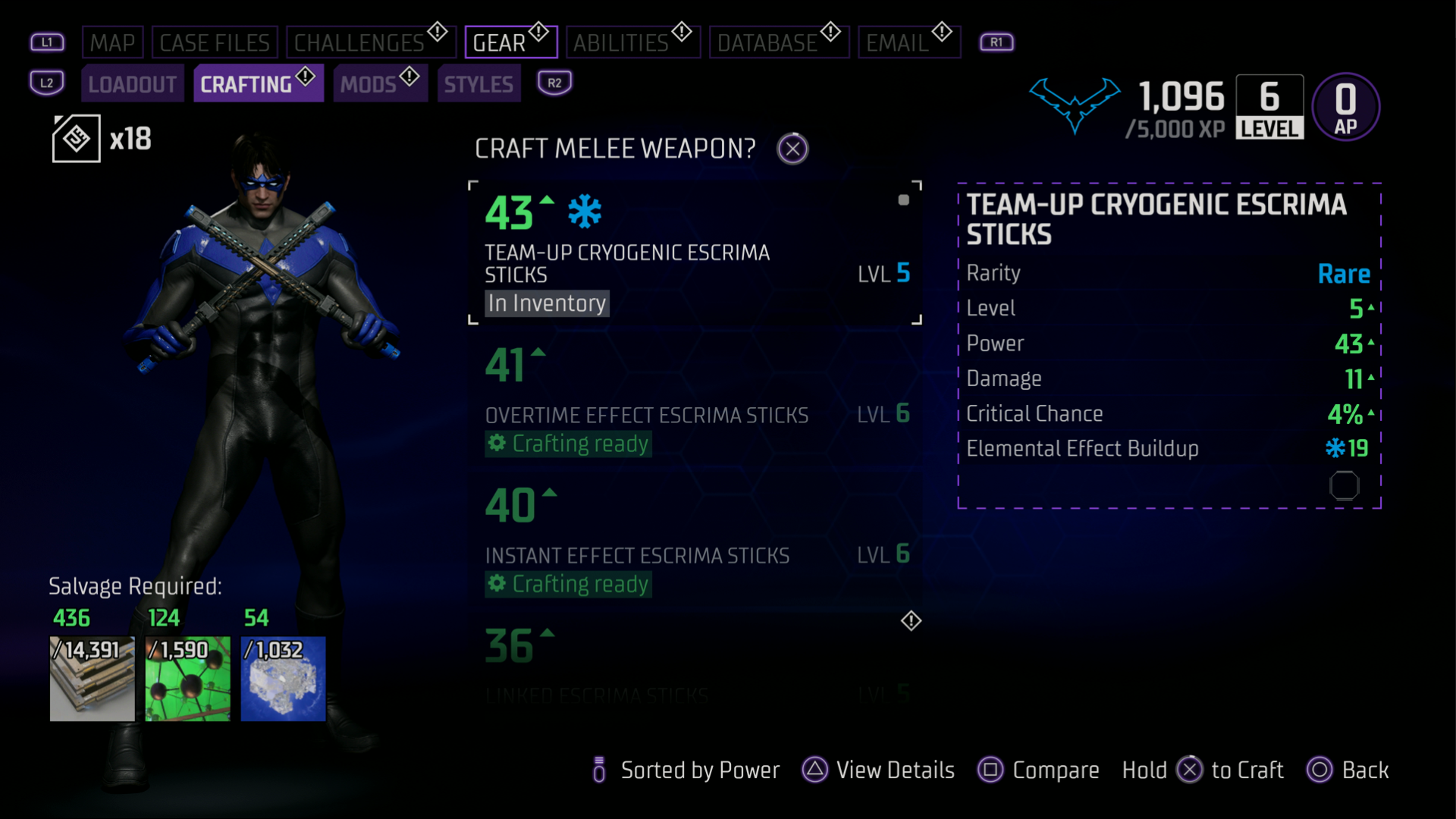Close the Craft Melee Weapon dialog
Viewport: 1456px width, 819px height.
click(792, 148)
